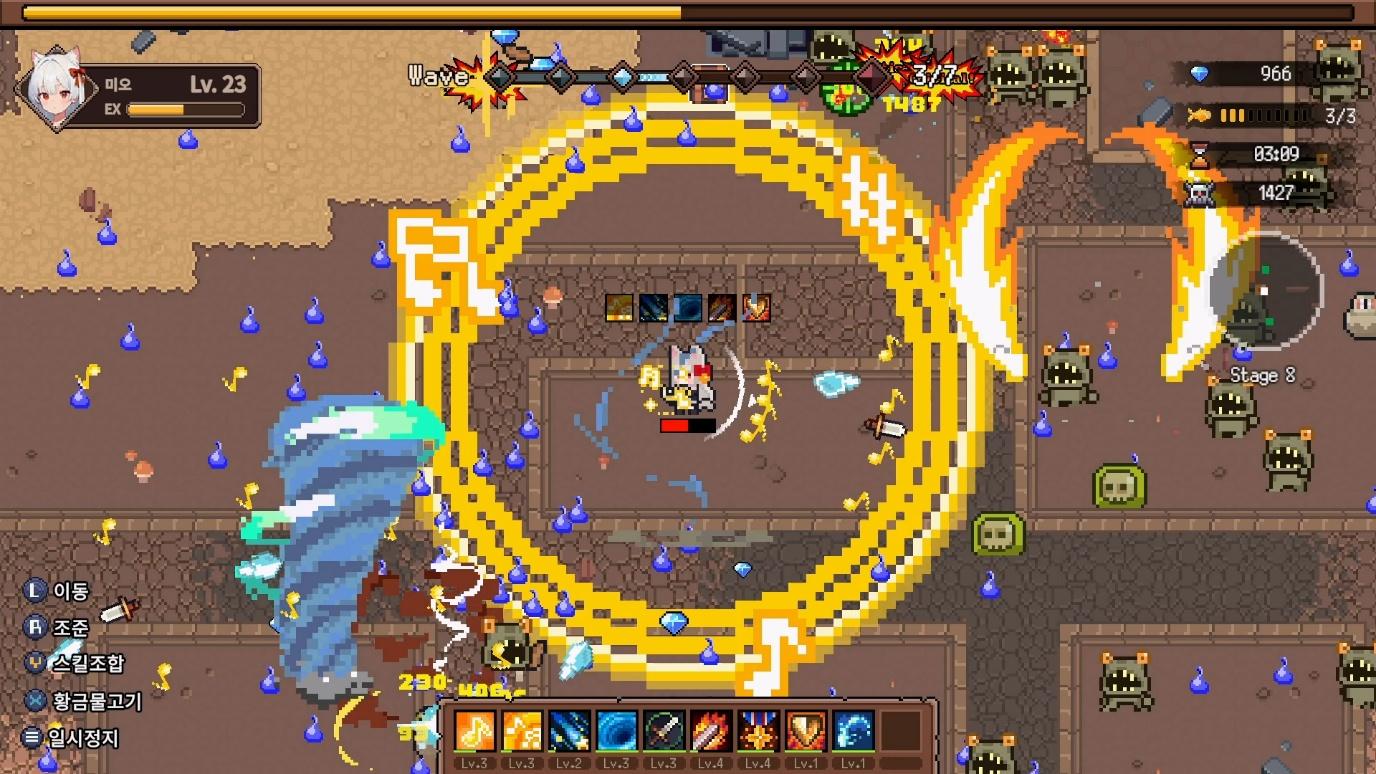This screenshot has width=1376, height=774.
Task: Activate the blue comet skill
Action: 569,731
